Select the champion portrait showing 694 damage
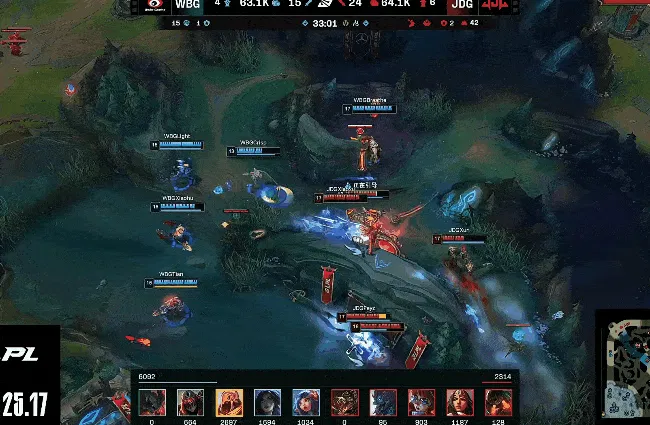650x425 pixels. click(190, 402)
